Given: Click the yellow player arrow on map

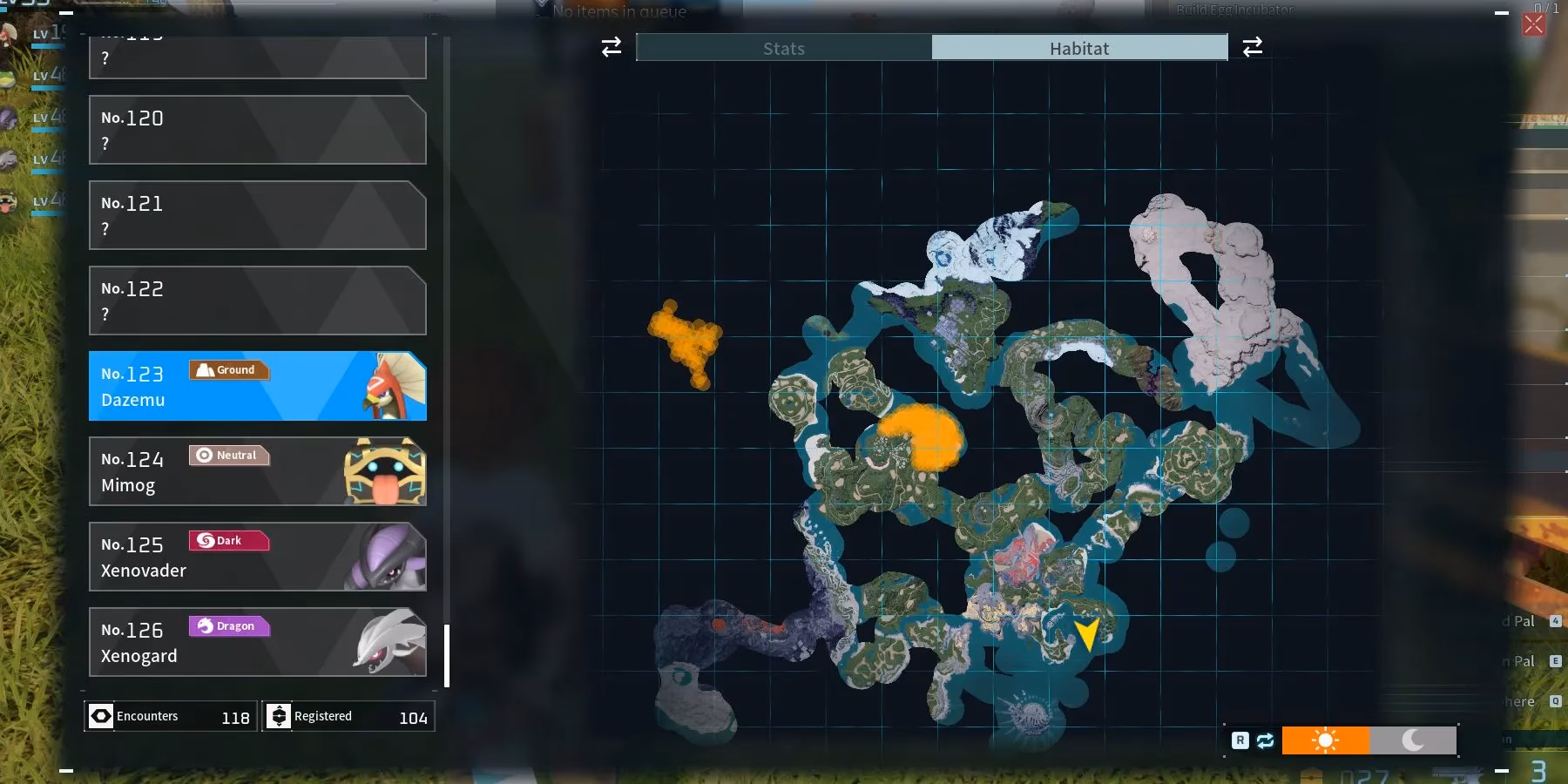Looking at the screenshot, I should pyautogui.click(x=1087, y=634).
